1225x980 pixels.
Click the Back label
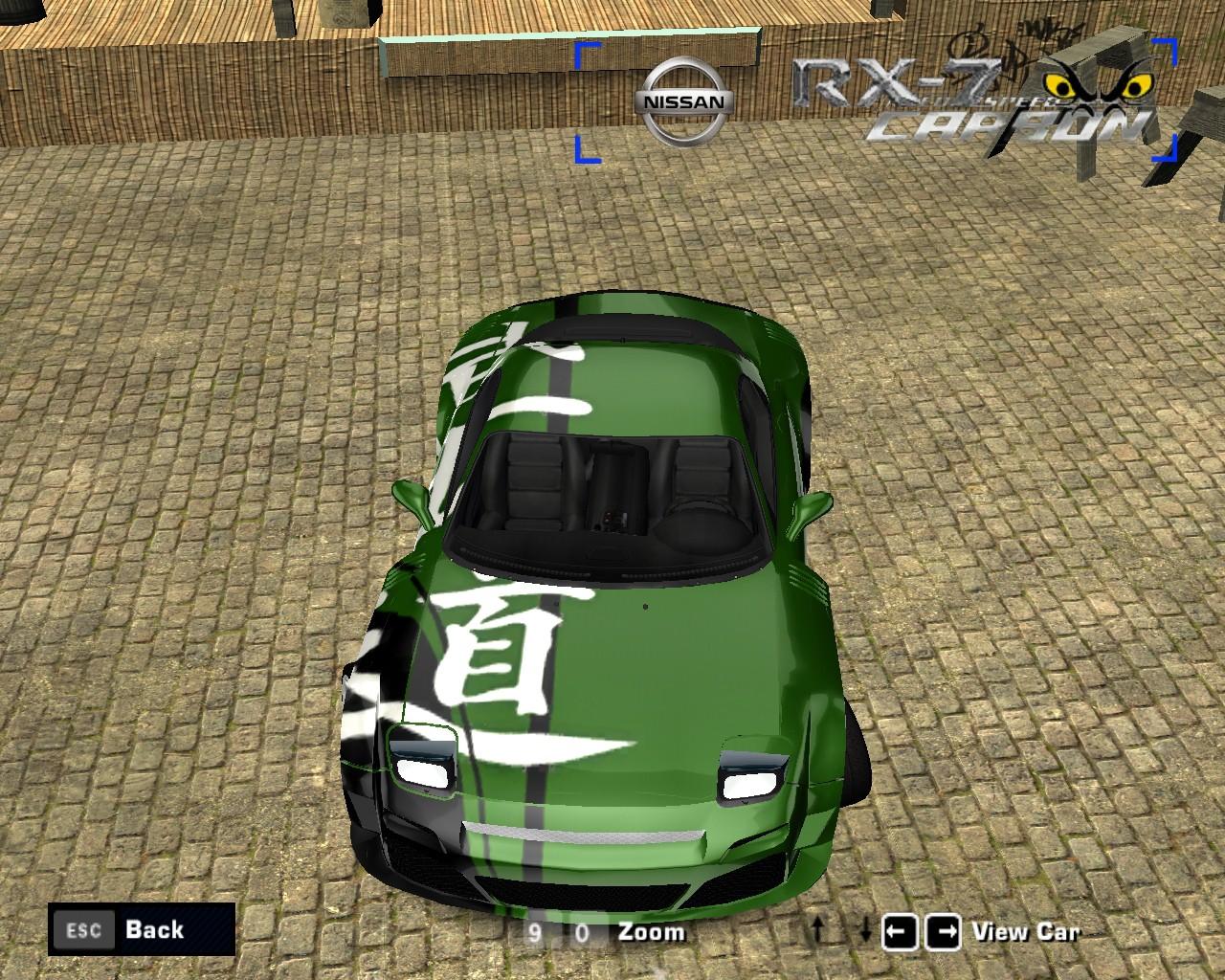click(153, 929)
